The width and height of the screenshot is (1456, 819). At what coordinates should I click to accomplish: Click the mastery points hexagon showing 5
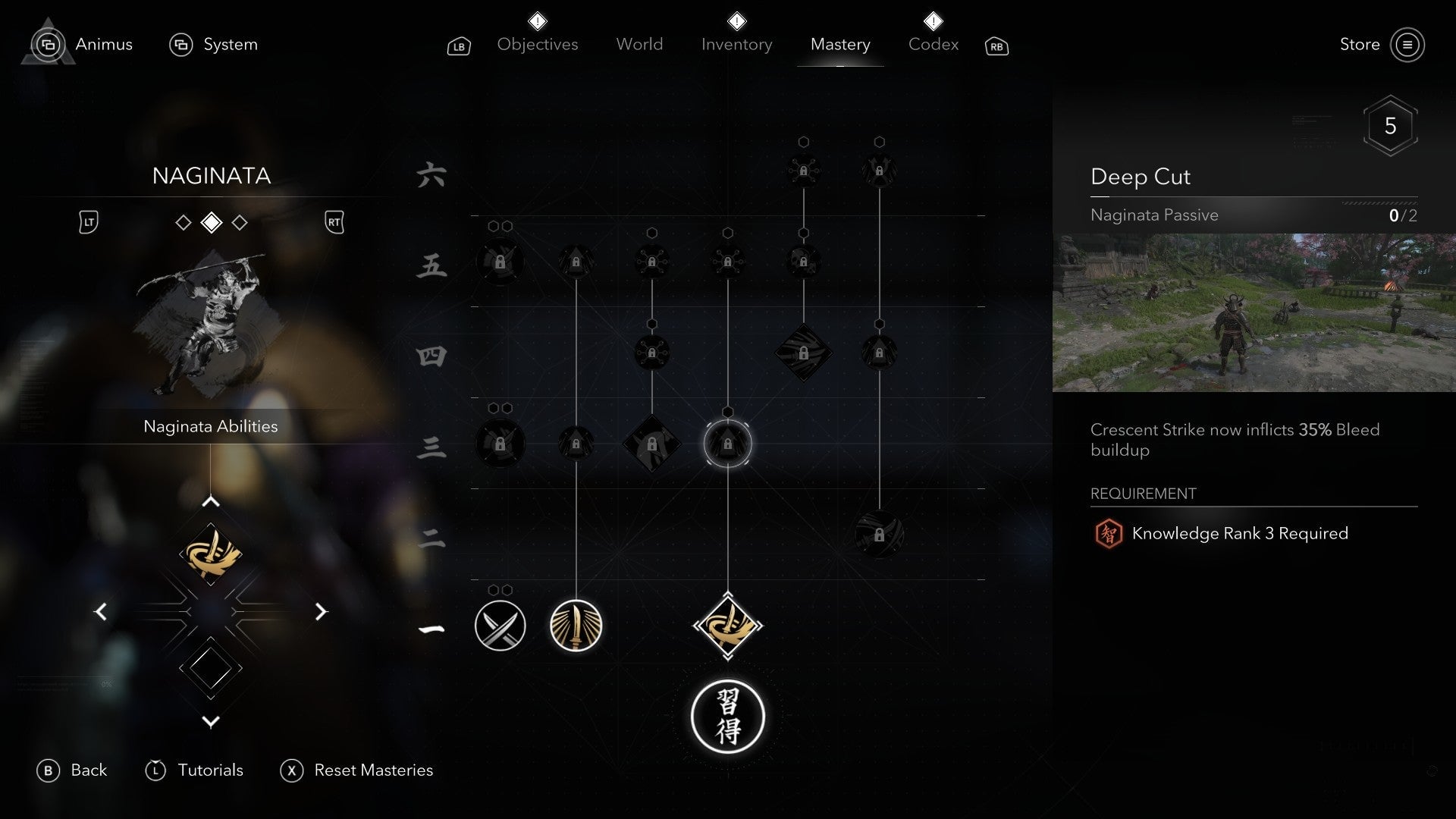1392,125
